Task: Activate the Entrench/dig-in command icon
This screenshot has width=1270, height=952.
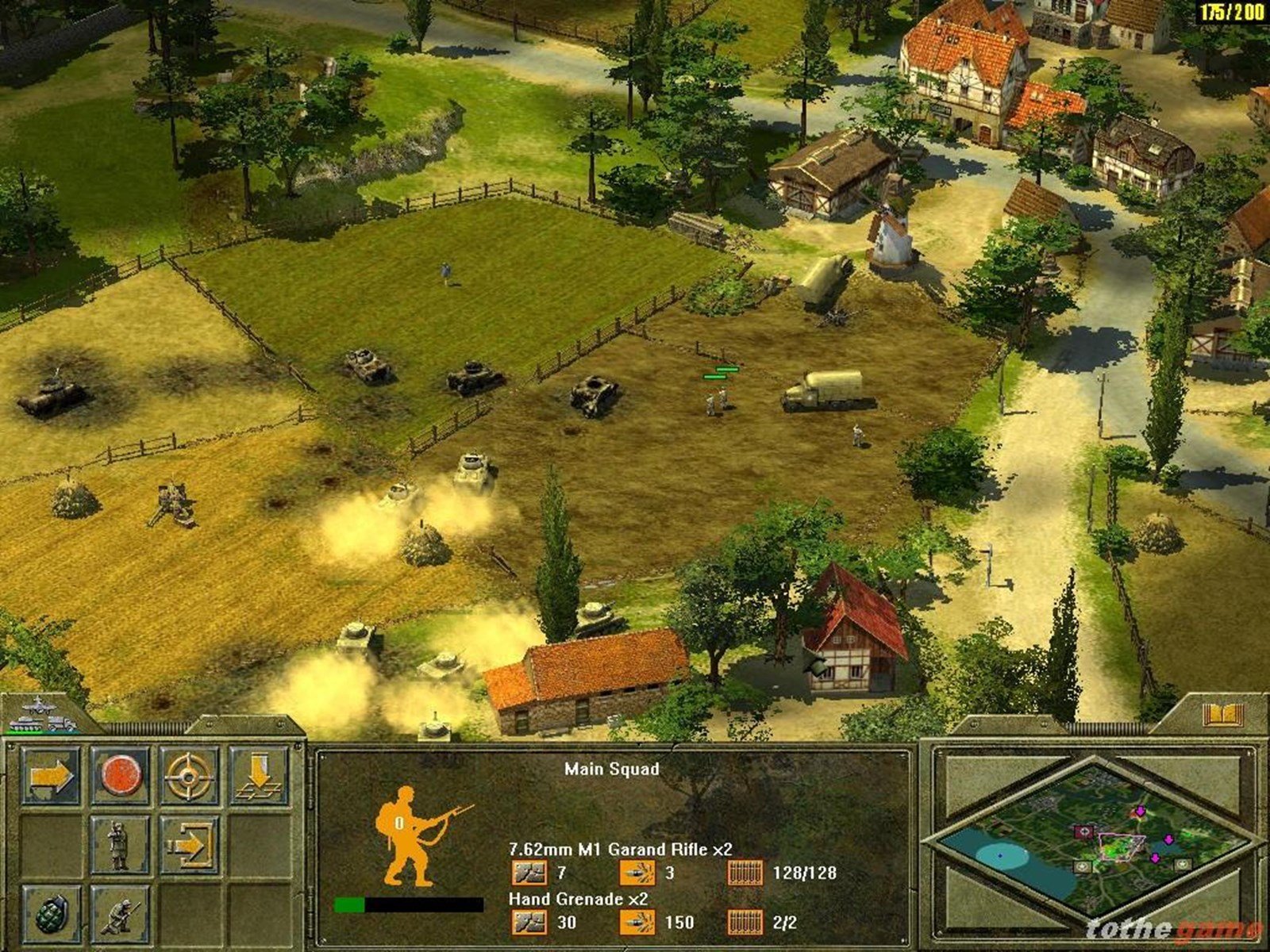Action: [260, 774]
